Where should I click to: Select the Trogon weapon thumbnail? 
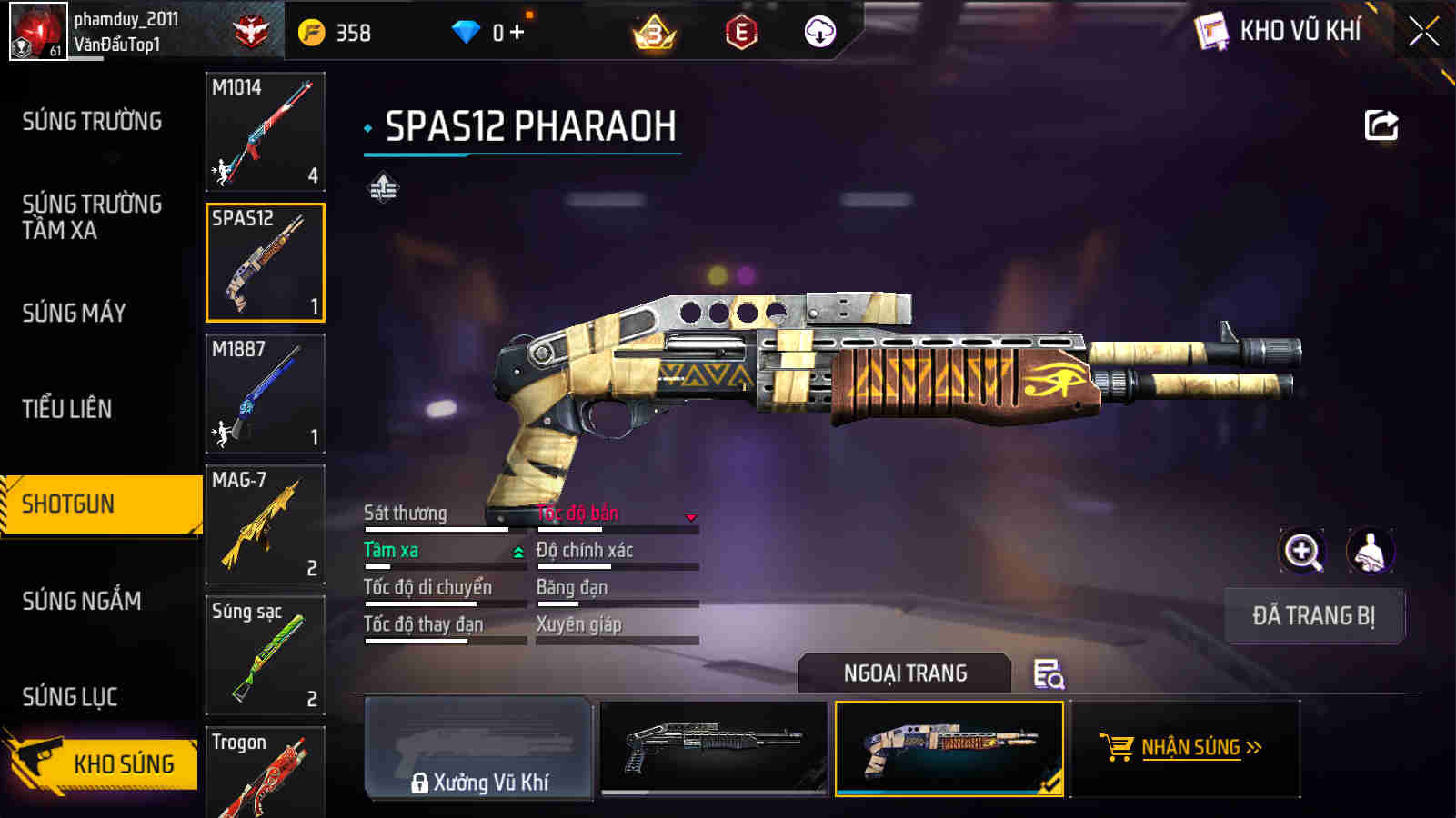(x=265, y=773)
